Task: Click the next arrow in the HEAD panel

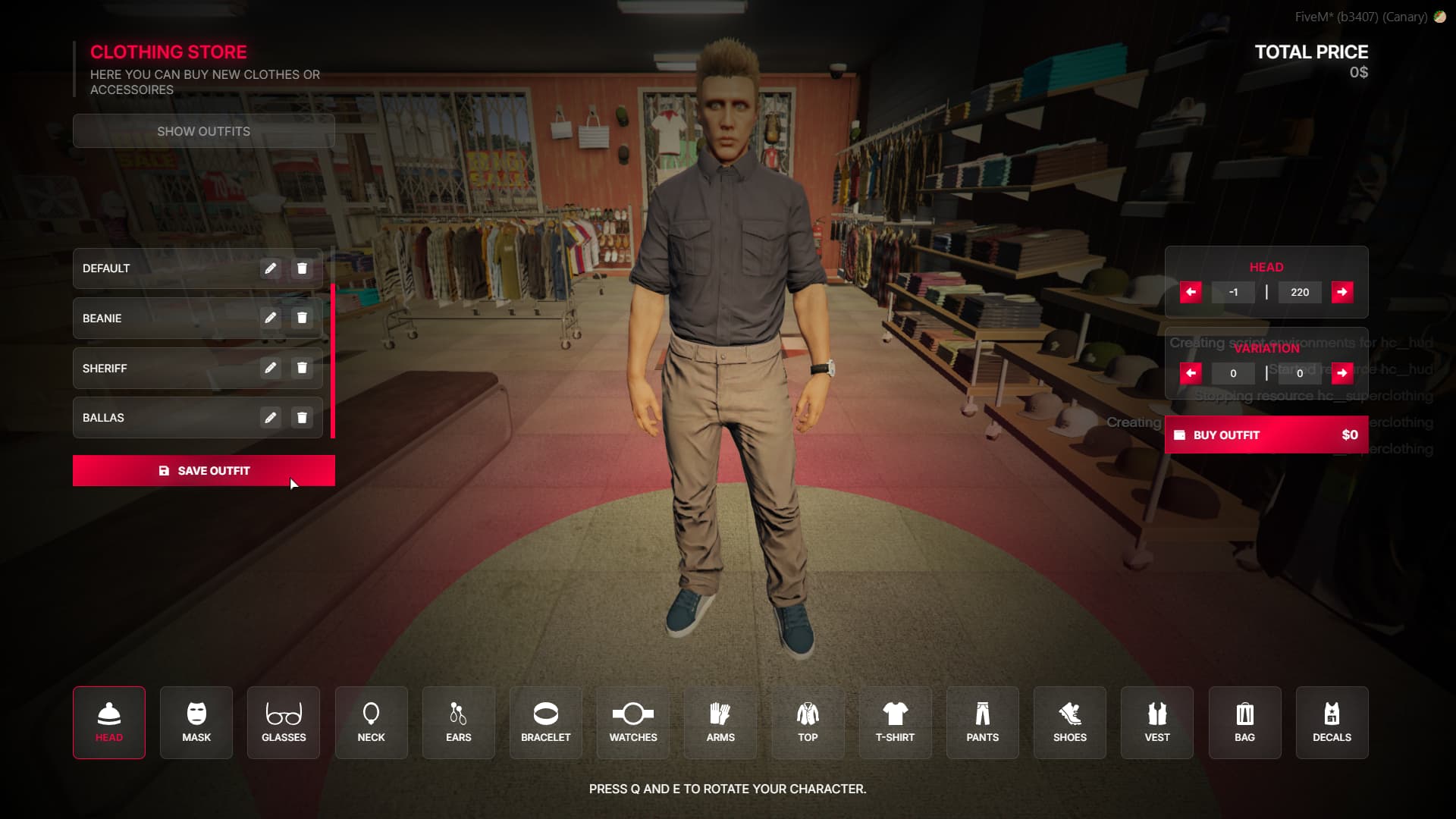Action: point(1342,292)
